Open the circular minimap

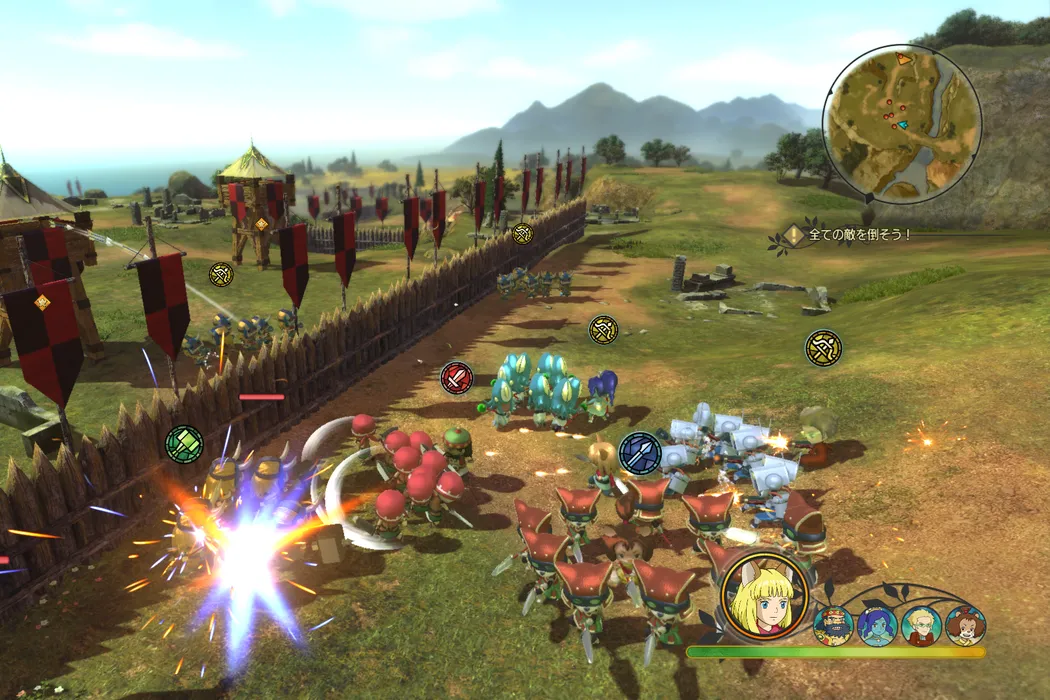(x=902, y=124)
